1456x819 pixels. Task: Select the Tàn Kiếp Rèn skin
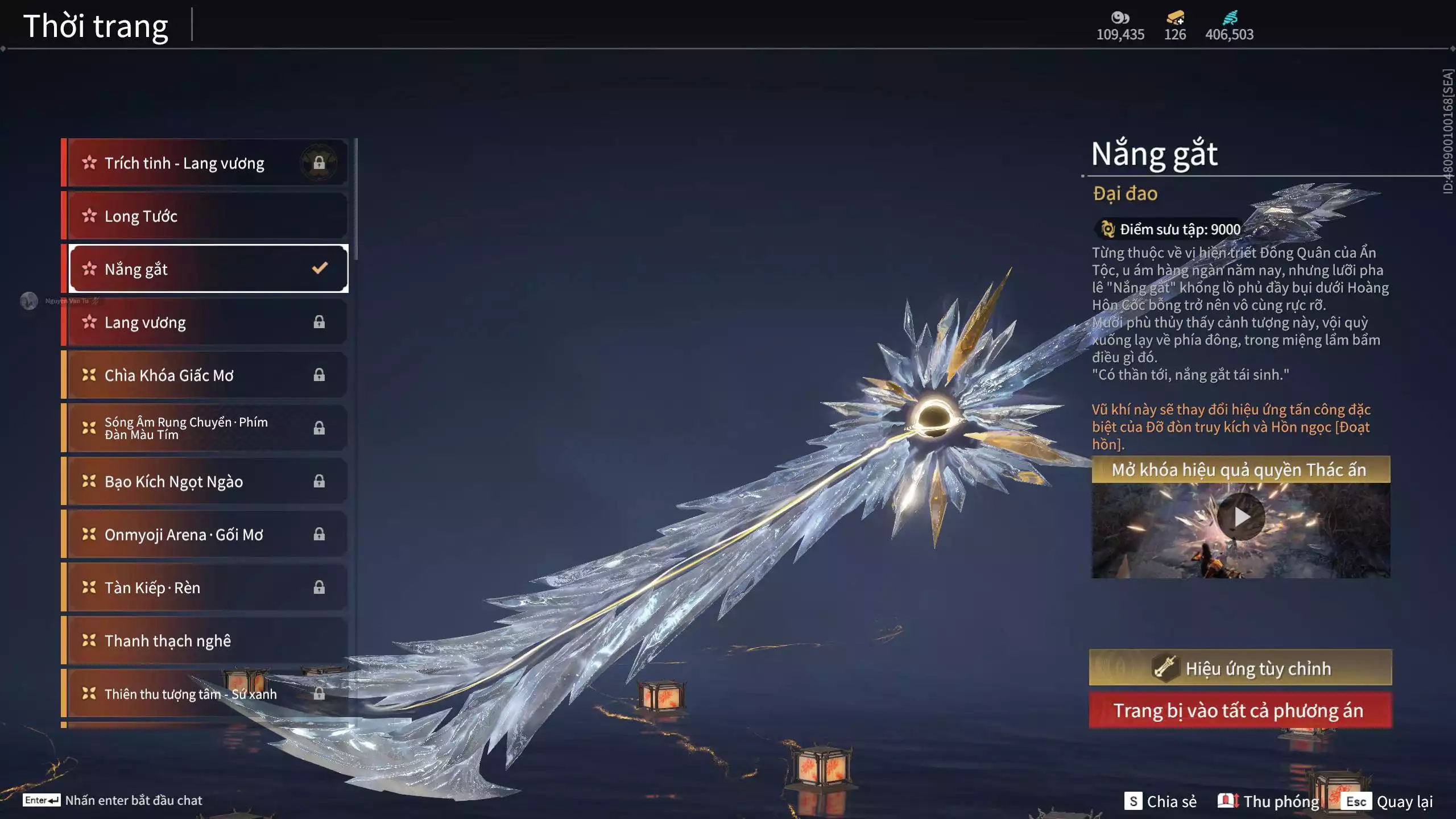[205, 588]
